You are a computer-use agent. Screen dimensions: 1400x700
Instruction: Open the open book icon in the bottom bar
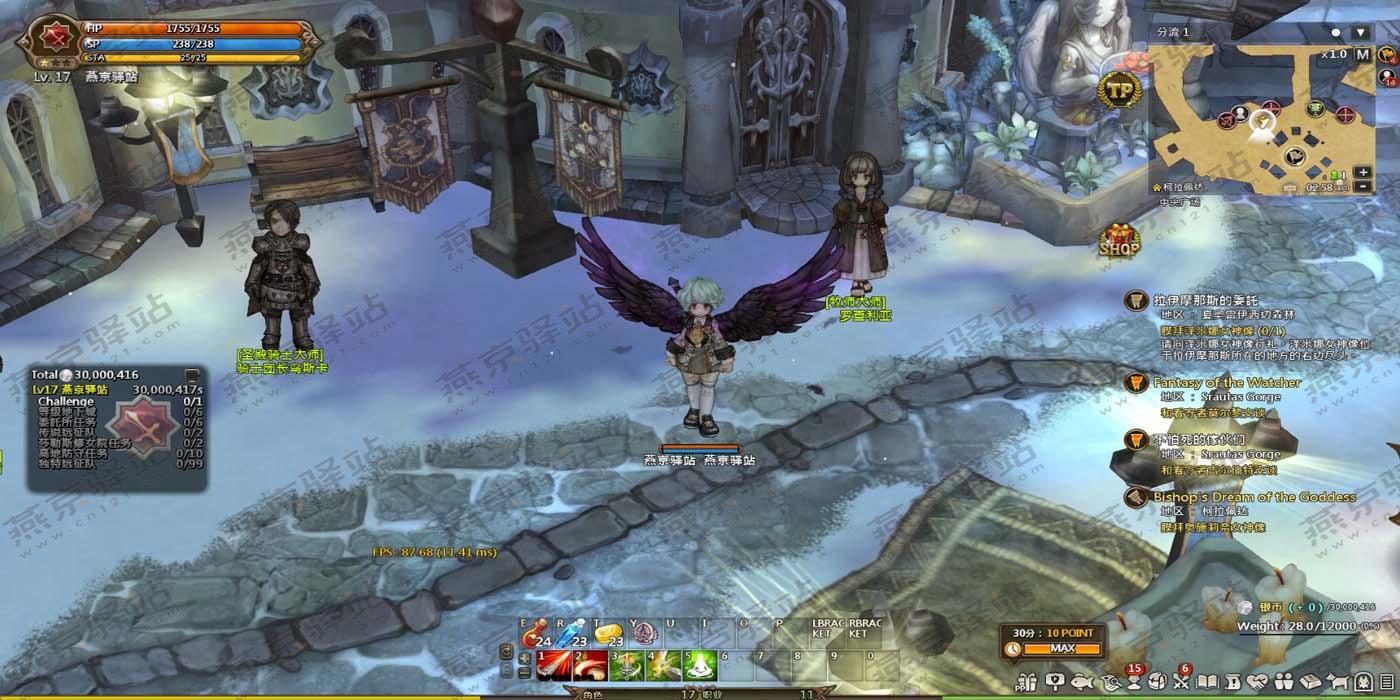click(x=1207, y=682)
